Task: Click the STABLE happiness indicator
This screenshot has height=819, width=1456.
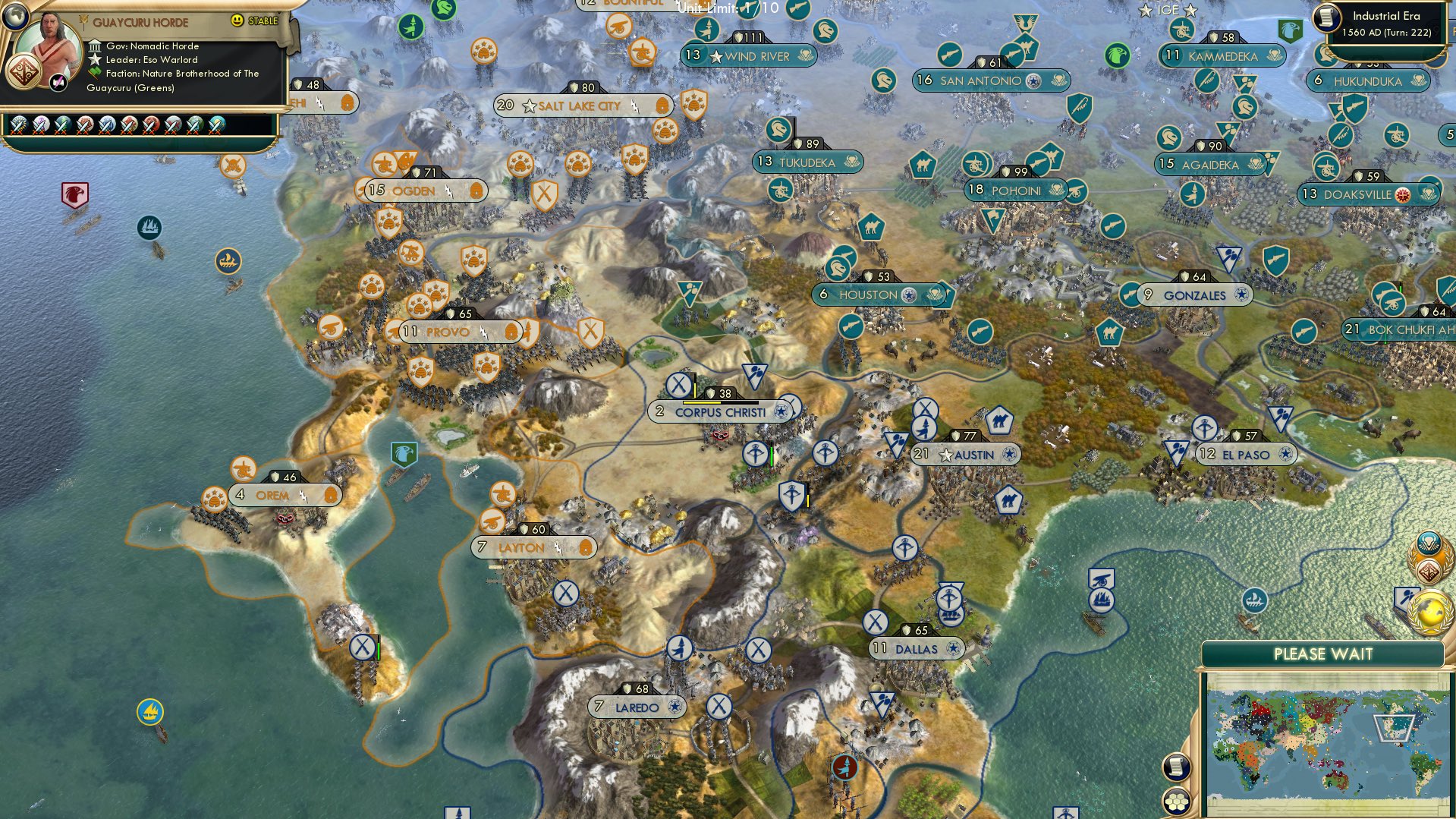Action: pos(262,22)
